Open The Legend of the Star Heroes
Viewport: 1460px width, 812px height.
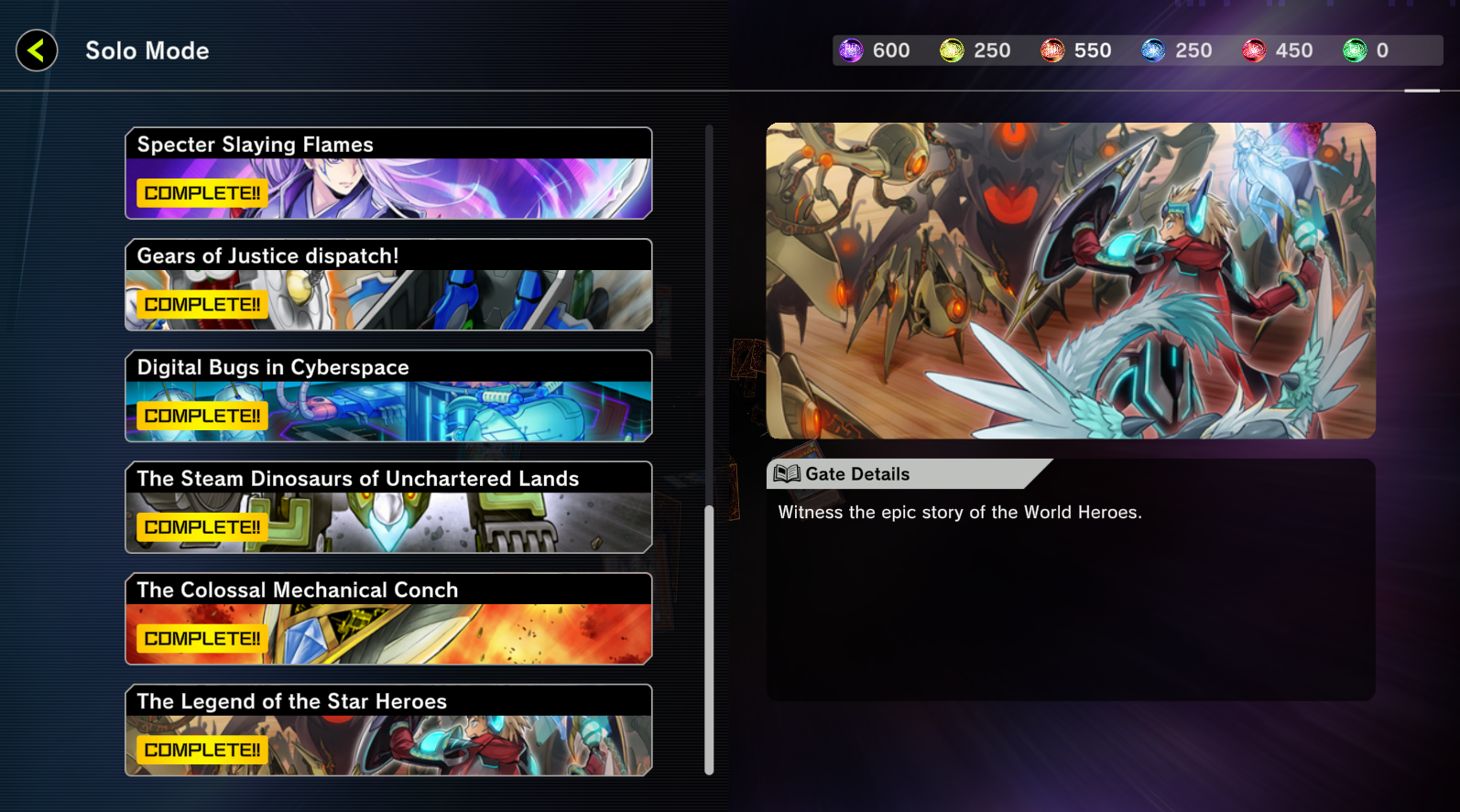(x=388, y=731)
